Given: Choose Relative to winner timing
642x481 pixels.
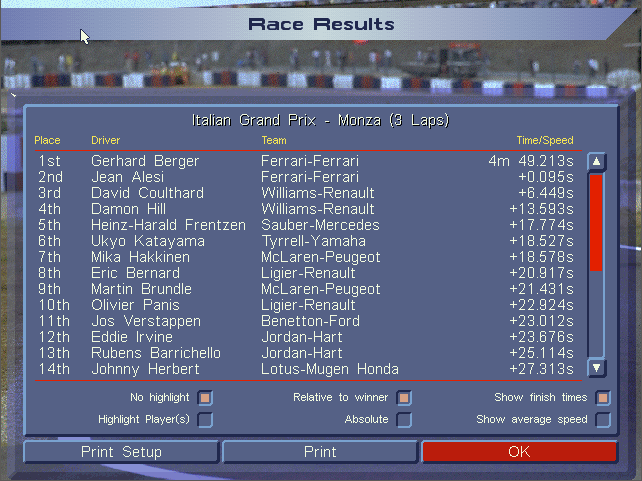Looking at the screenshot, I should click(x=404, y=398).
